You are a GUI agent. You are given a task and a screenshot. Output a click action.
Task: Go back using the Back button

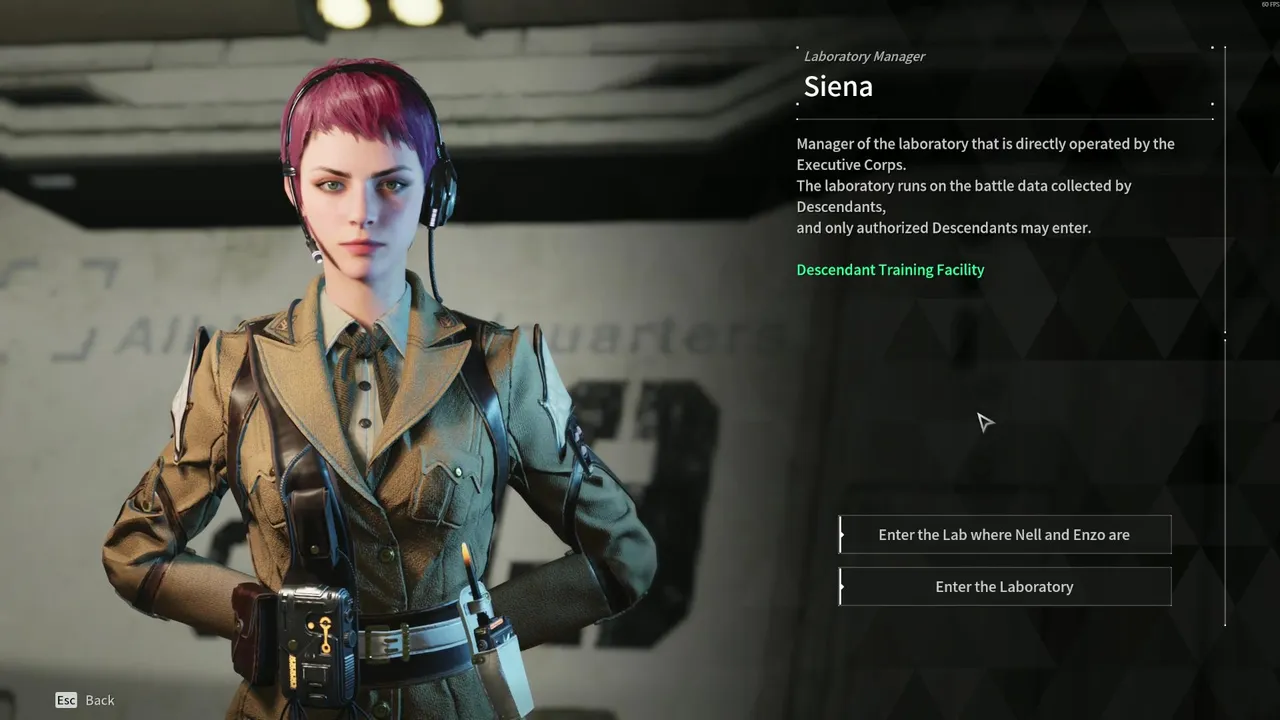85,700
